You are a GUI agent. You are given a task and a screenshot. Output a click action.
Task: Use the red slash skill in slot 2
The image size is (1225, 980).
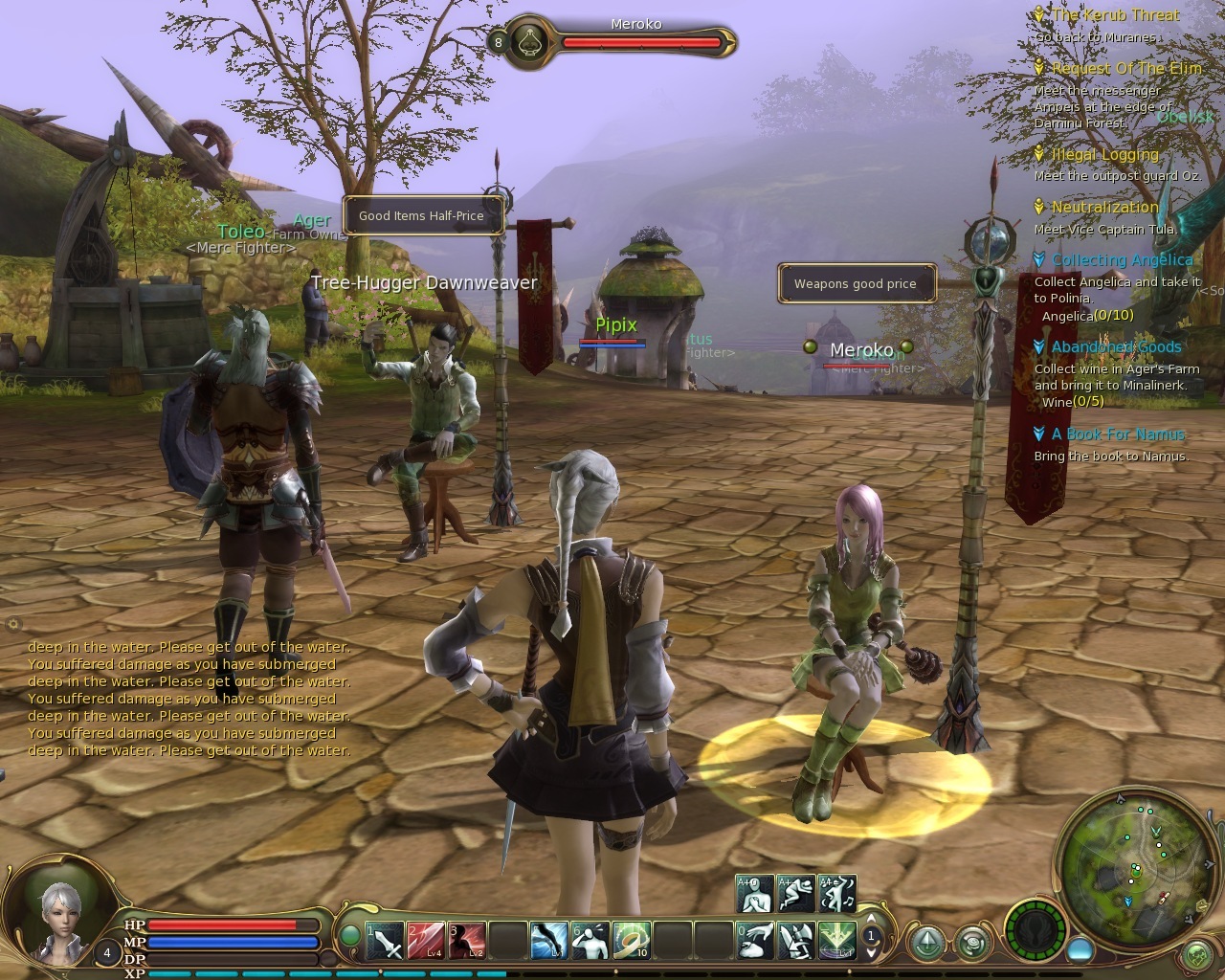[x=425, y=941]
